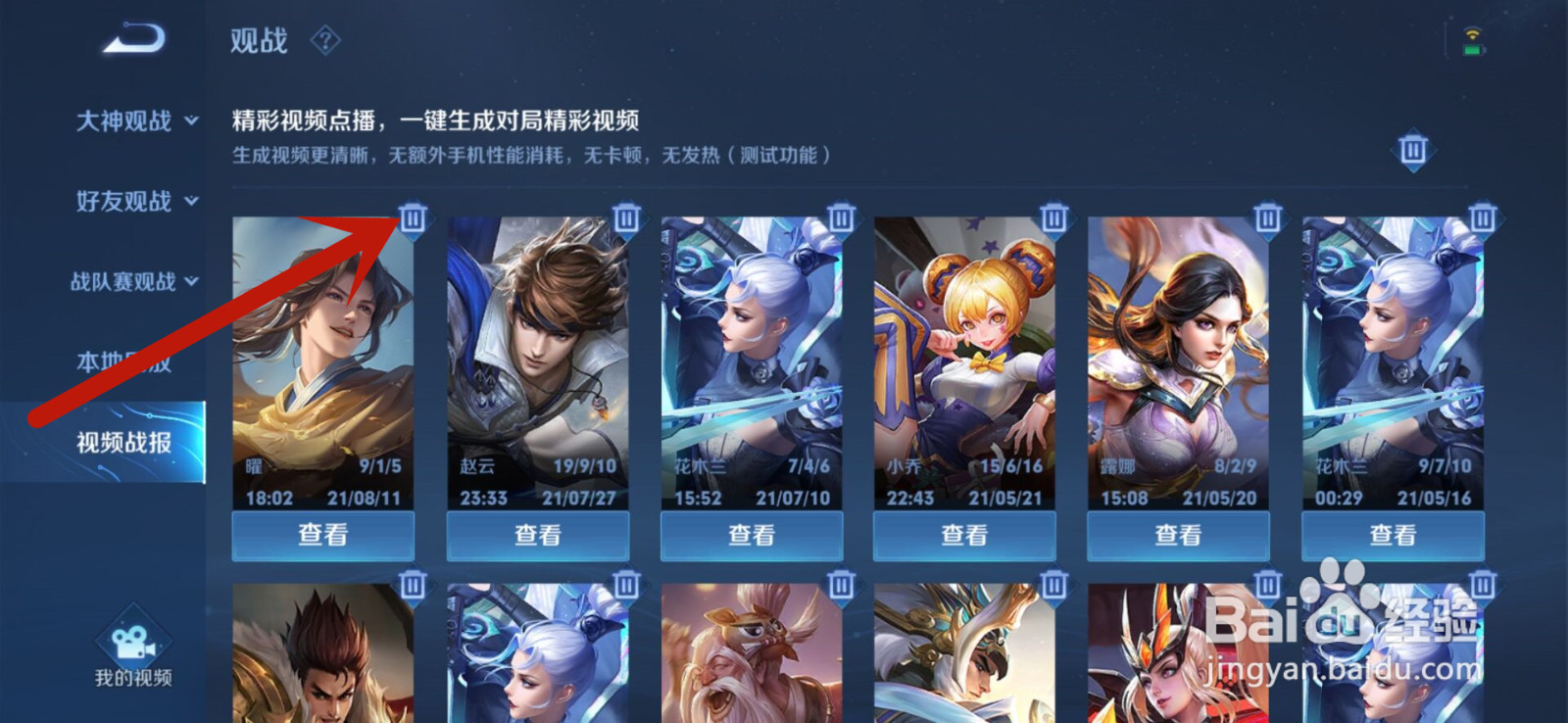
Task: Click the trash icon on the 赵云 video card
Action: (x=626, y=218)
